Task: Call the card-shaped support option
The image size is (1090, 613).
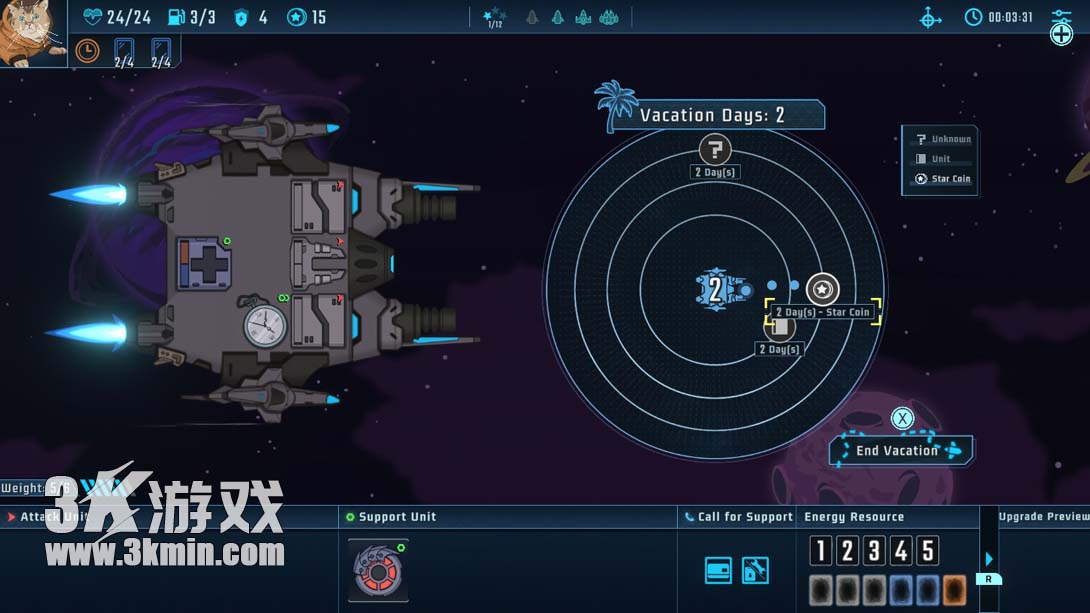Action: pos(718,571)
